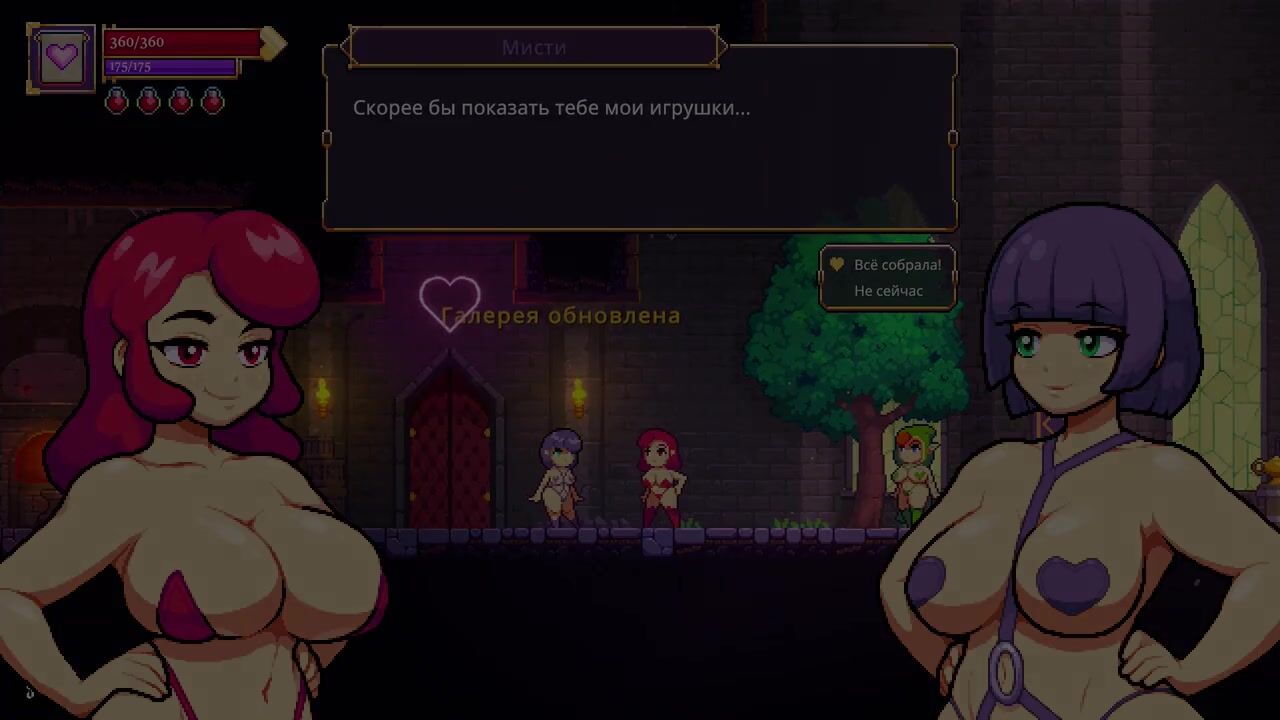Choose the "Всё собрала!" dialogue reply
The height and width of the screenshot is (720, 1280).
pyautogui.click(x=897, y=265)
